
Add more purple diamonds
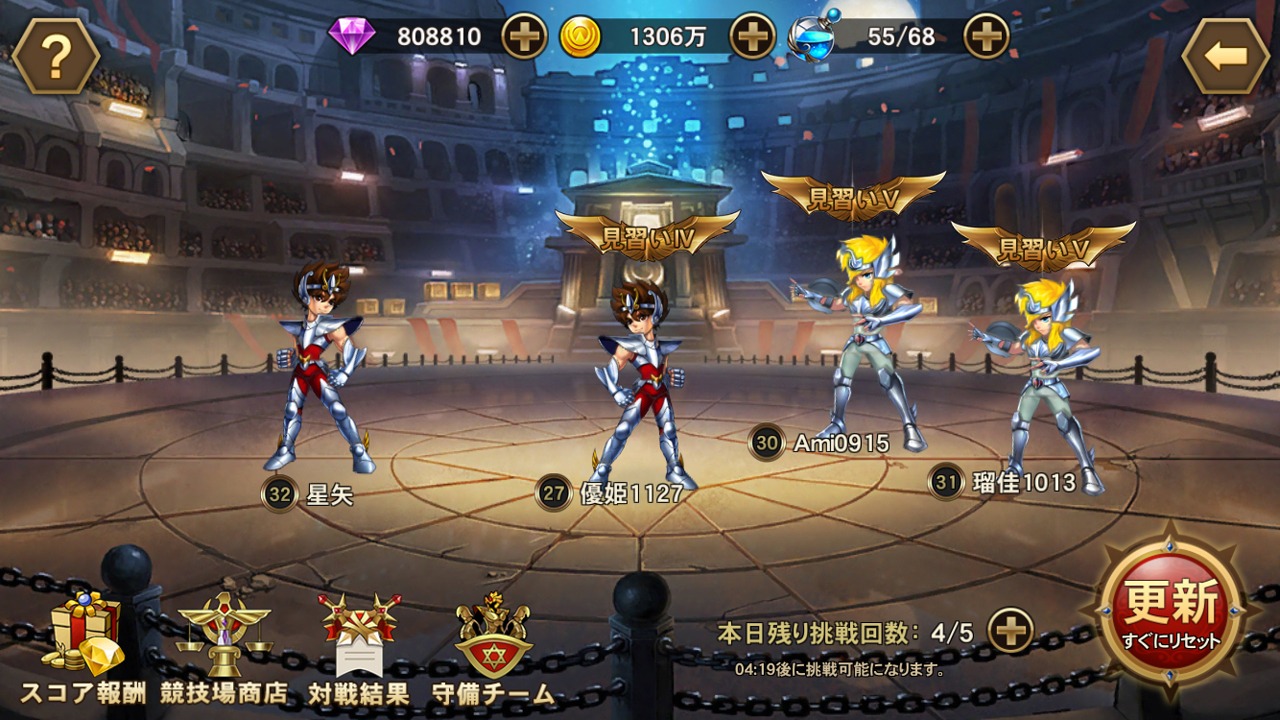click(x=523, y=38)
